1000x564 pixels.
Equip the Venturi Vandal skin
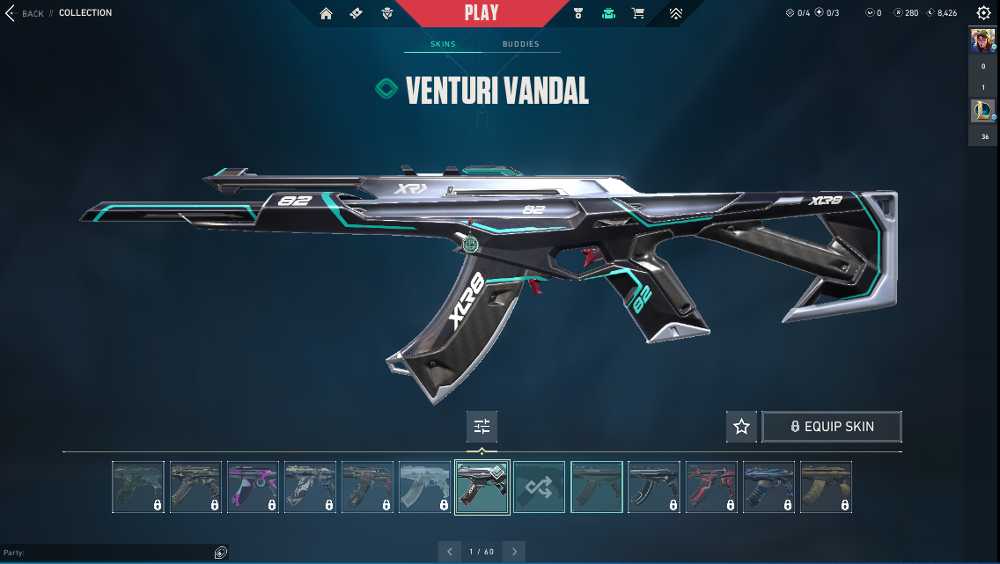(831, 427)
